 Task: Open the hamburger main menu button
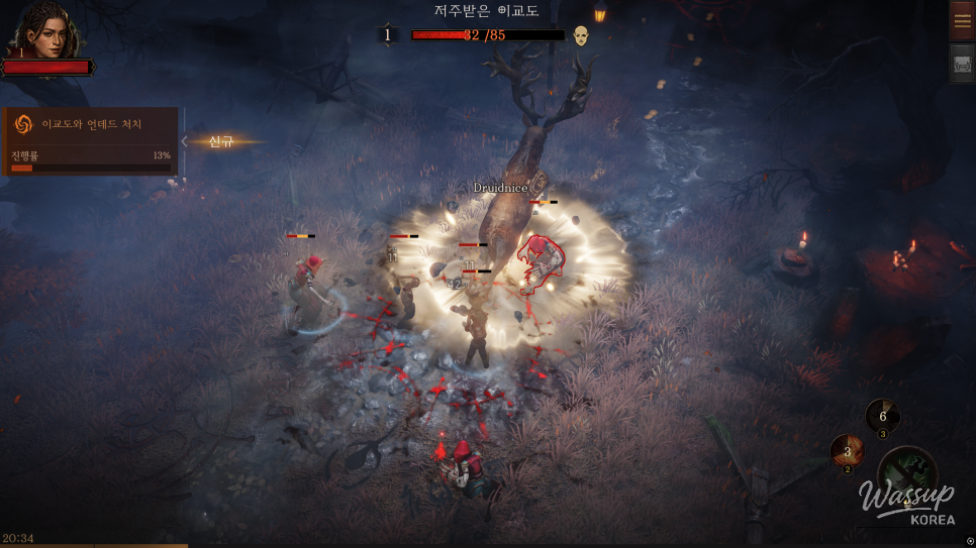(x=962, y=22)
